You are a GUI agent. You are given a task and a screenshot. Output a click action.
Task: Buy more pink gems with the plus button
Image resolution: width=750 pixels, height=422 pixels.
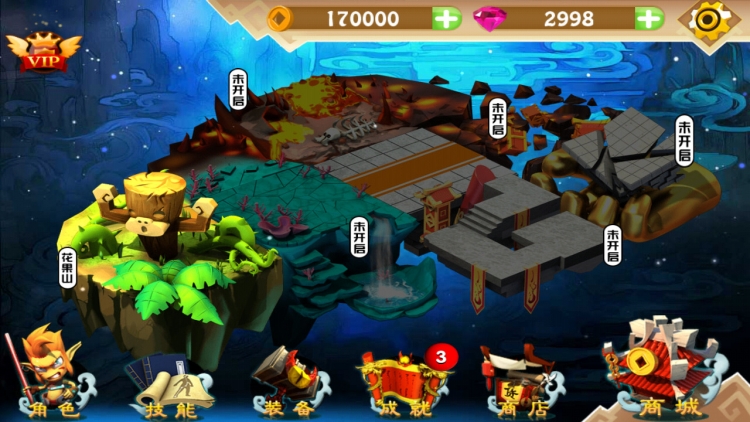pyautogui.click(x=649, y=18)
